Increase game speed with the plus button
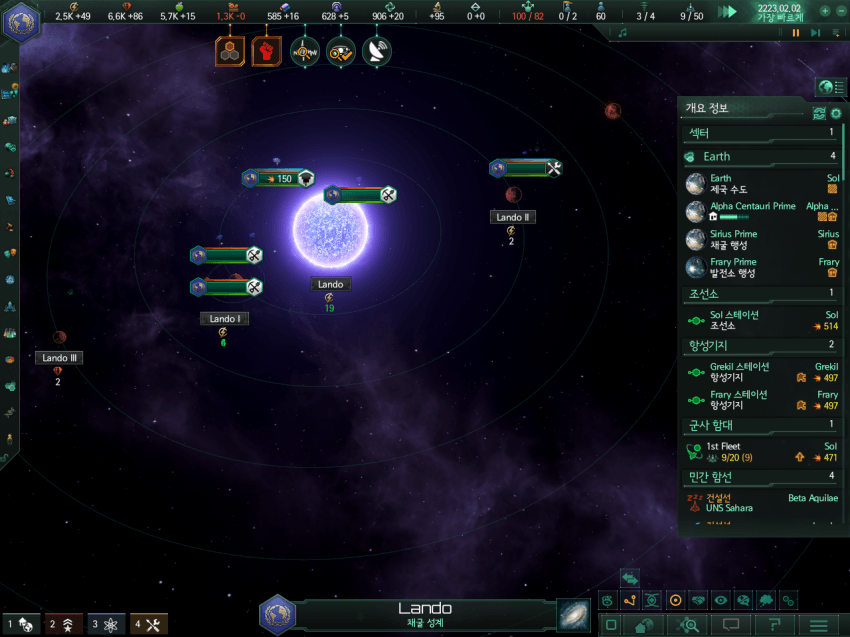The image size is (850, 637). click(x=825, y=11)
